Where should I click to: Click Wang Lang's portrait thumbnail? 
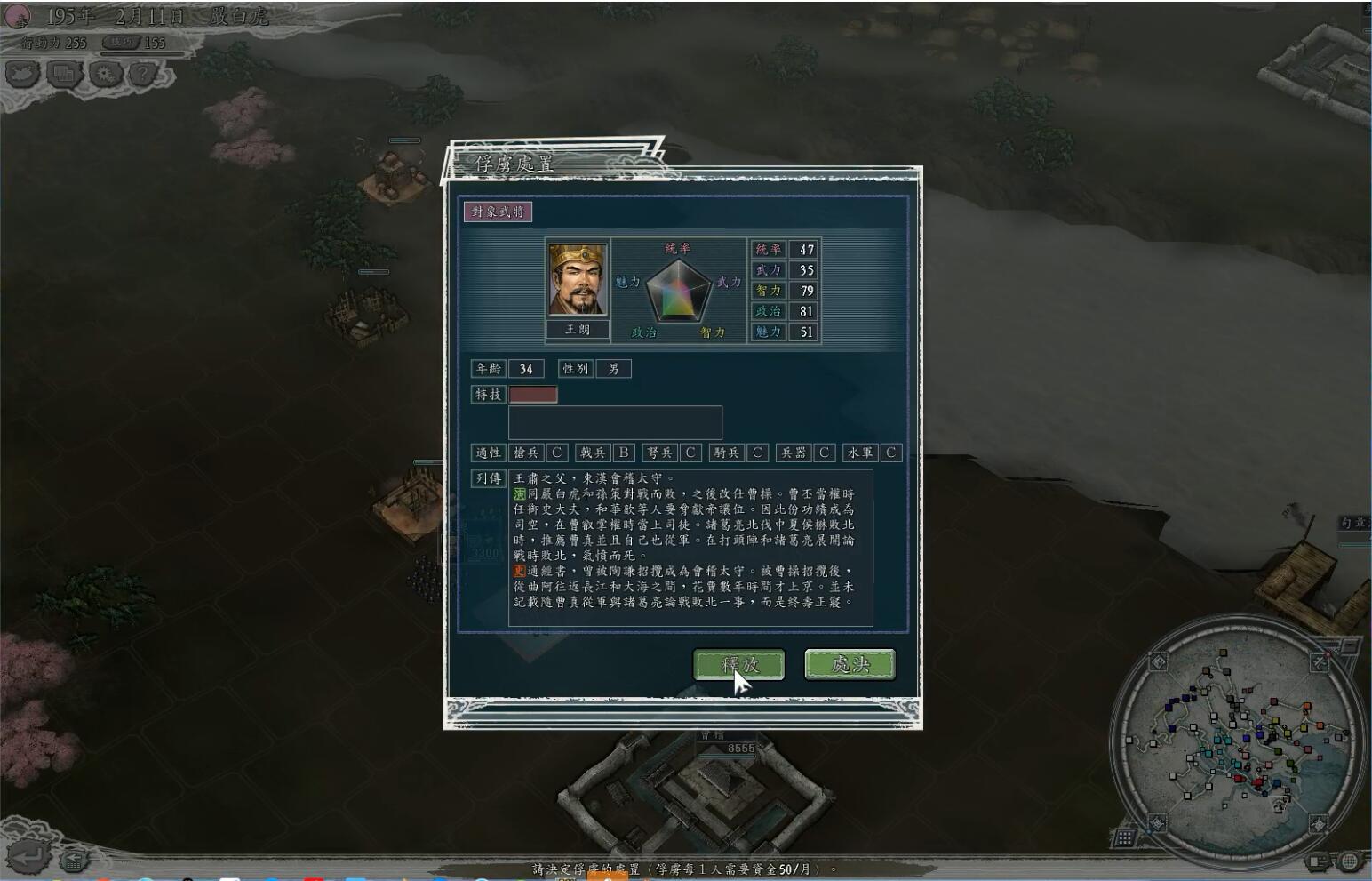[578, 280]
